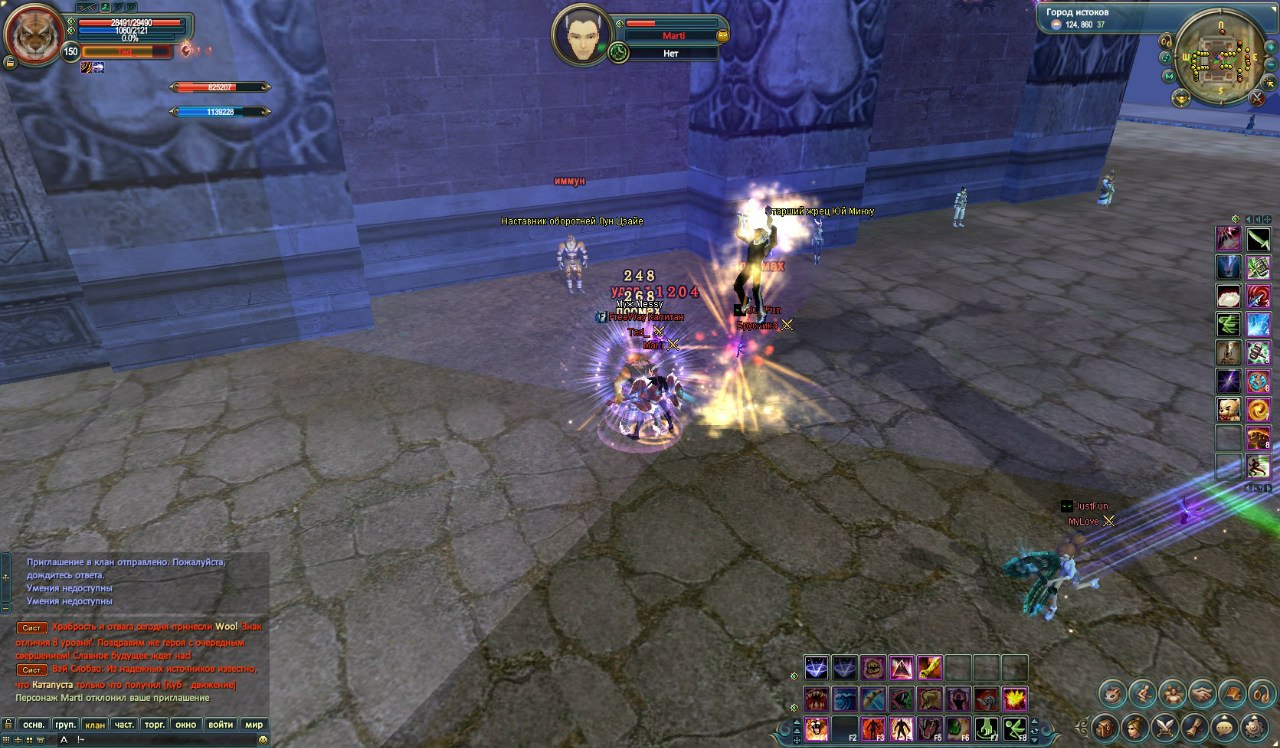Select the 'торг.' trade chat tab
This screenshot has height=748, width=1280.
click(155, 724)
